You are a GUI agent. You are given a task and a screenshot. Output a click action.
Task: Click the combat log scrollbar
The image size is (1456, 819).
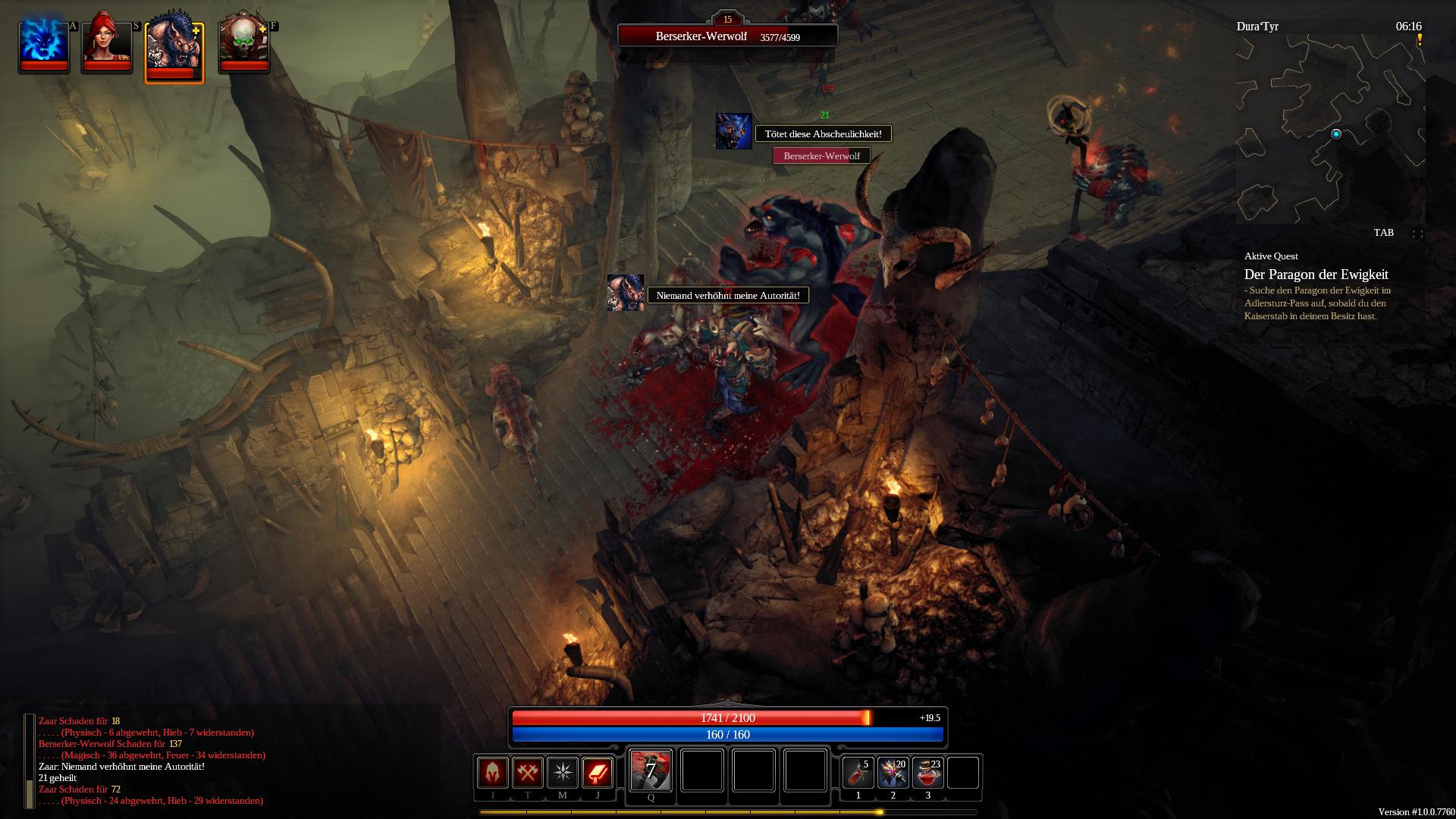(30, 761)
